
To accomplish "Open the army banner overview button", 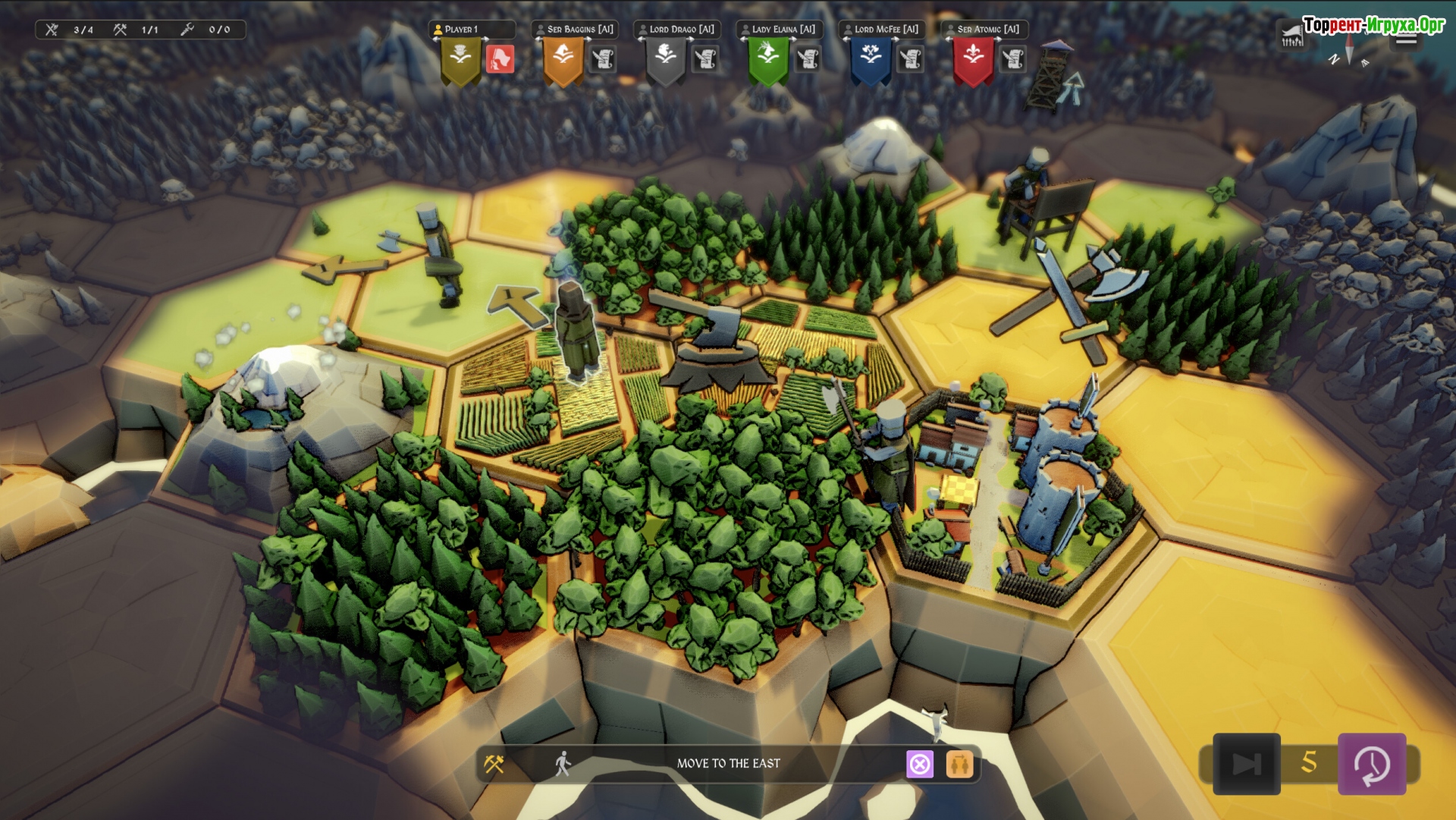I will [1291, 36].
